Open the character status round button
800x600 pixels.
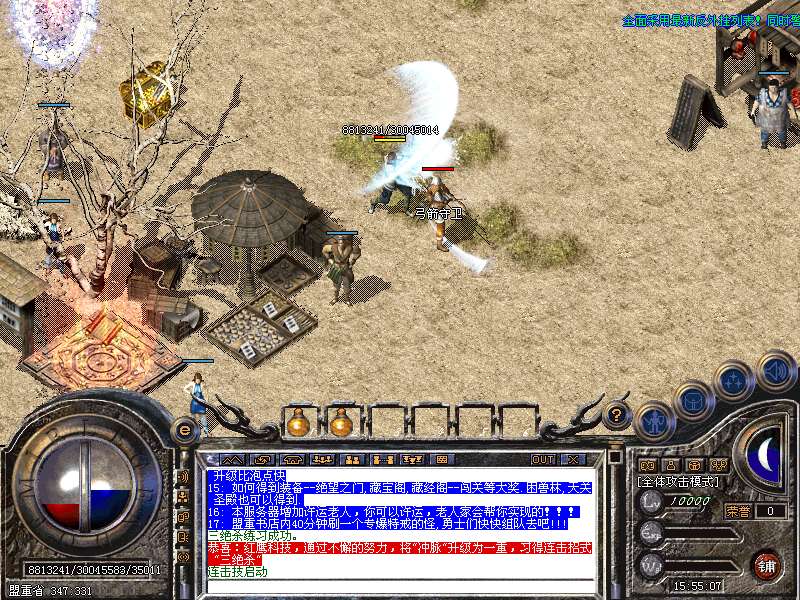[654, 422]
